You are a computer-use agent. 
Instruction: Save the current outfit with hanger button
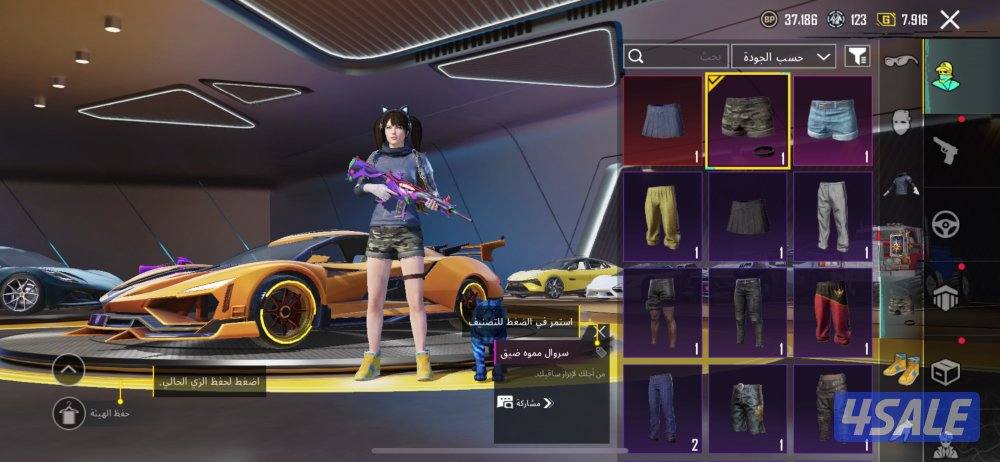point(68,411)
